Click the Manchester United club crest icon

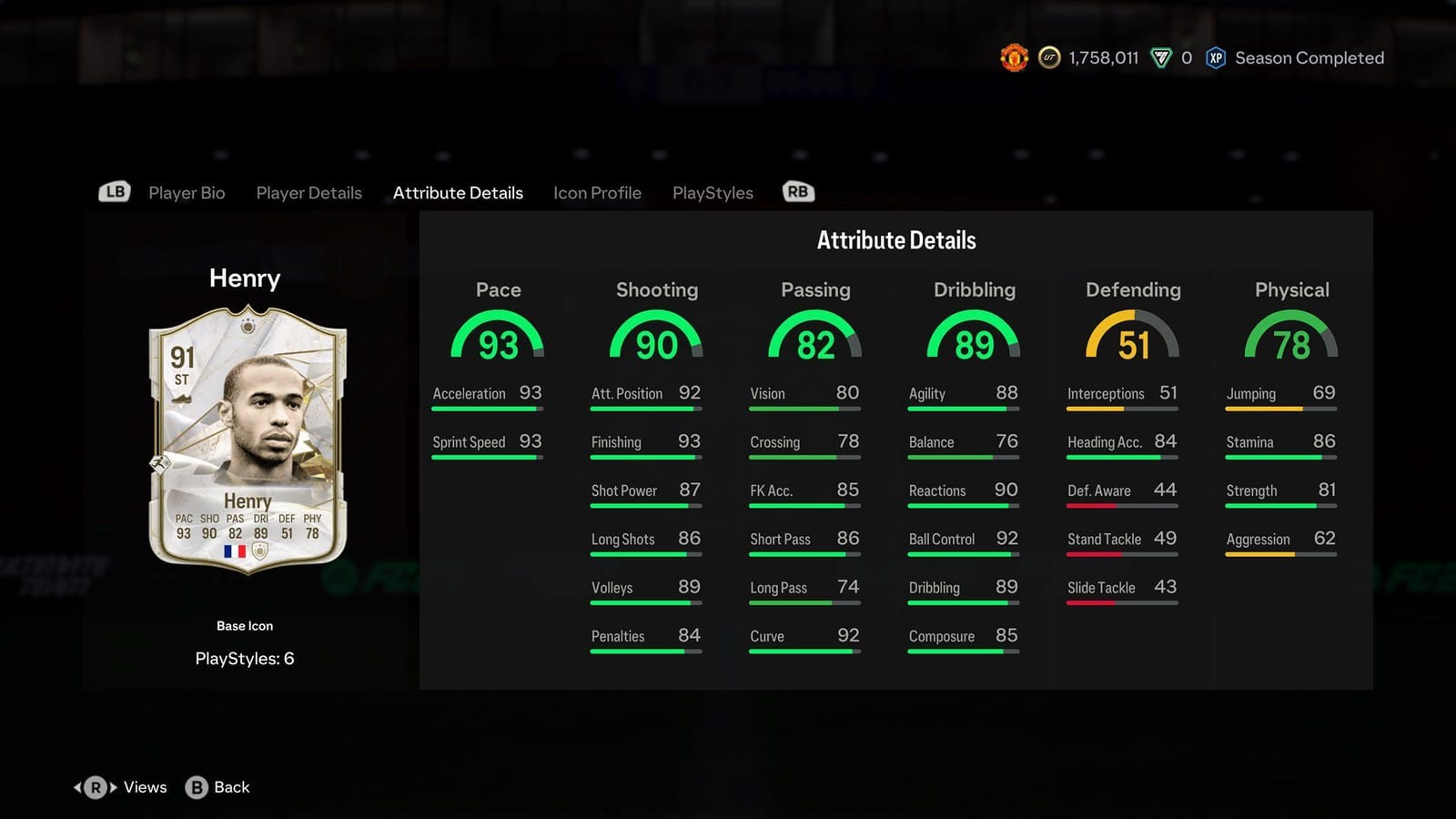click(1012, 57)
